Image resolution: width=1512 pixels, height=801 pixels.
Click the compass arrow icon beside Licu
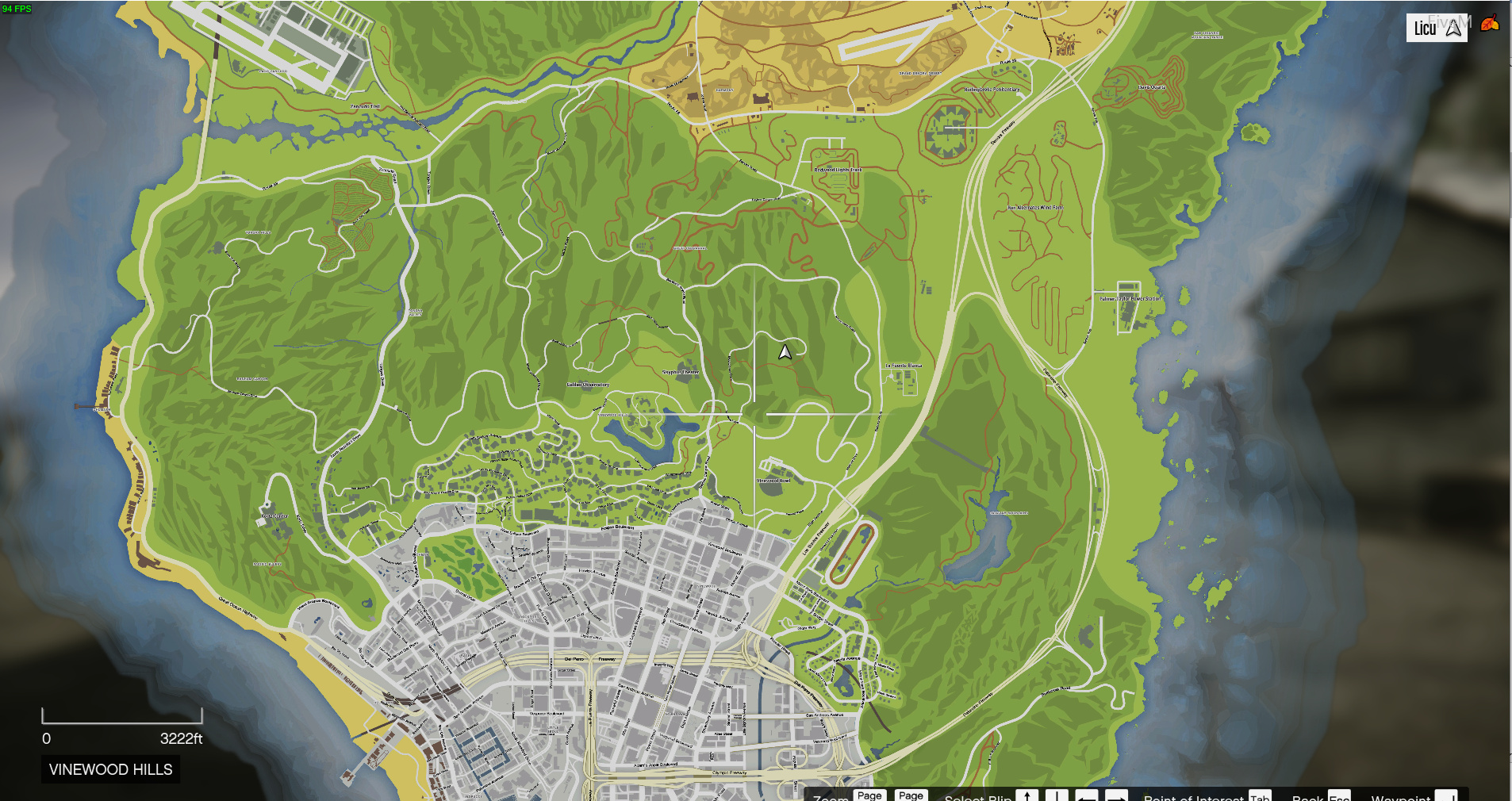[1452, 27]
